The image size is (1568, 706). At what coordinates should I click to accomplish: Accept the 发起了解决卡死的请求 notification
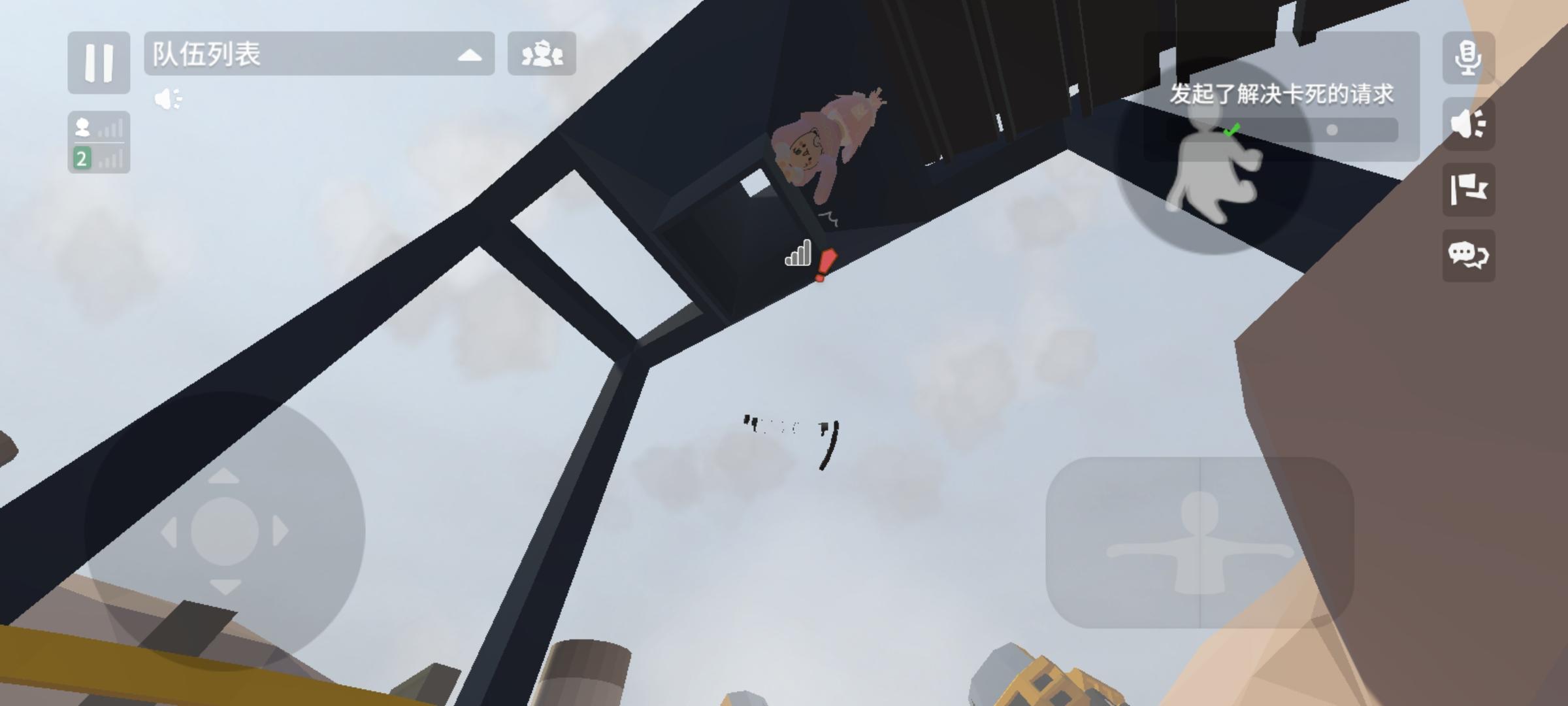[1281, 95]
